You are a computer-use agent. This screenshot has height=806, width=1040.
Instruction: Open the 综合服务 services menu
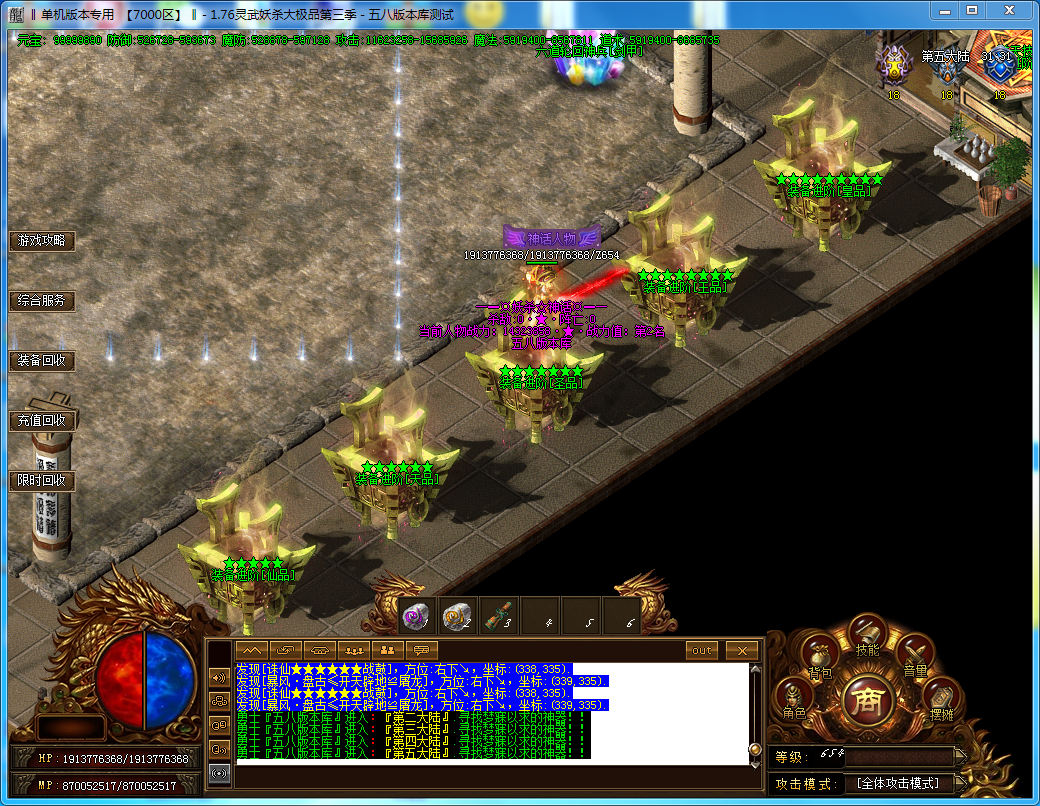[42, 300]
